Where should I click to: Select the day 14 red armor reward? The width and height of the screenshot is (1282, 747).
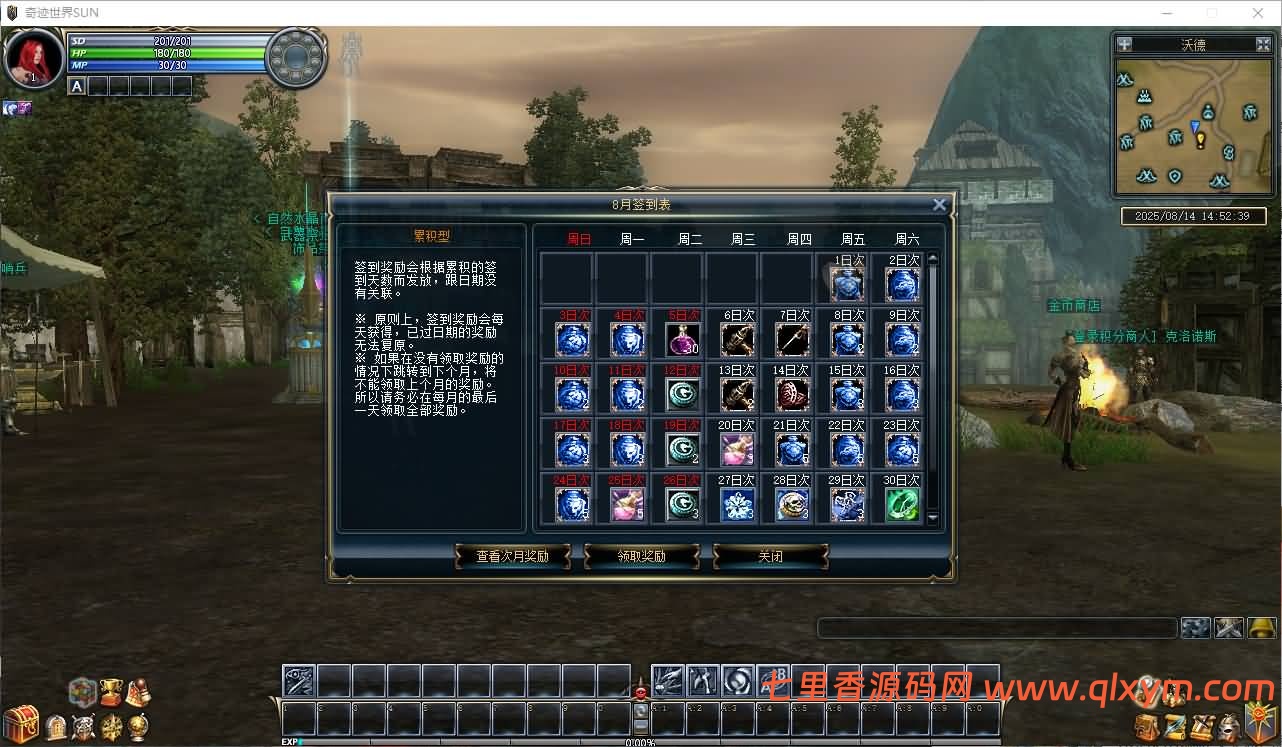792,394
